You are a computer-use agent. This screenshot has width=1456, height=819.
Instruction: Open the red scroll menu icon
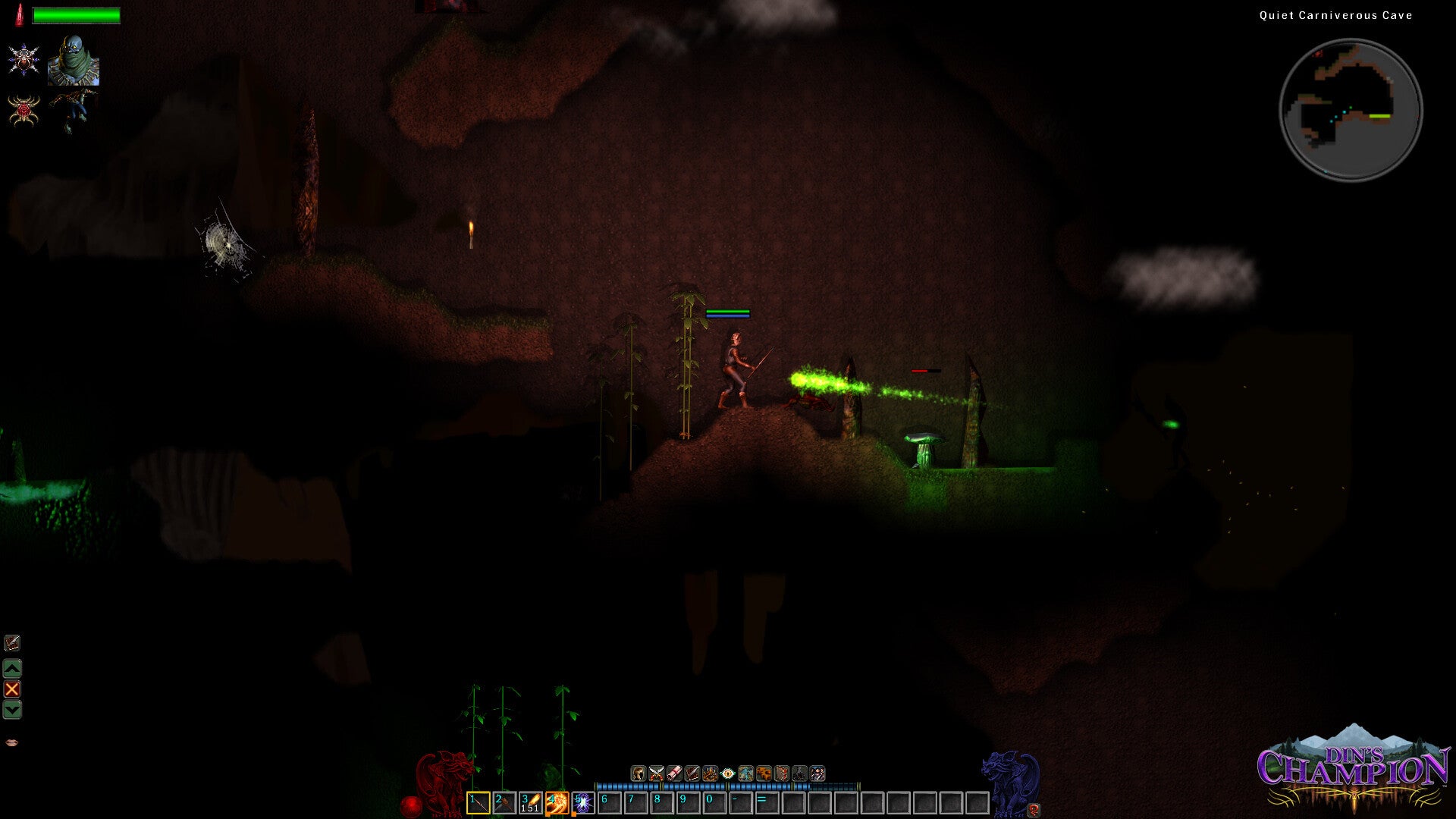(x=674, y=773)
